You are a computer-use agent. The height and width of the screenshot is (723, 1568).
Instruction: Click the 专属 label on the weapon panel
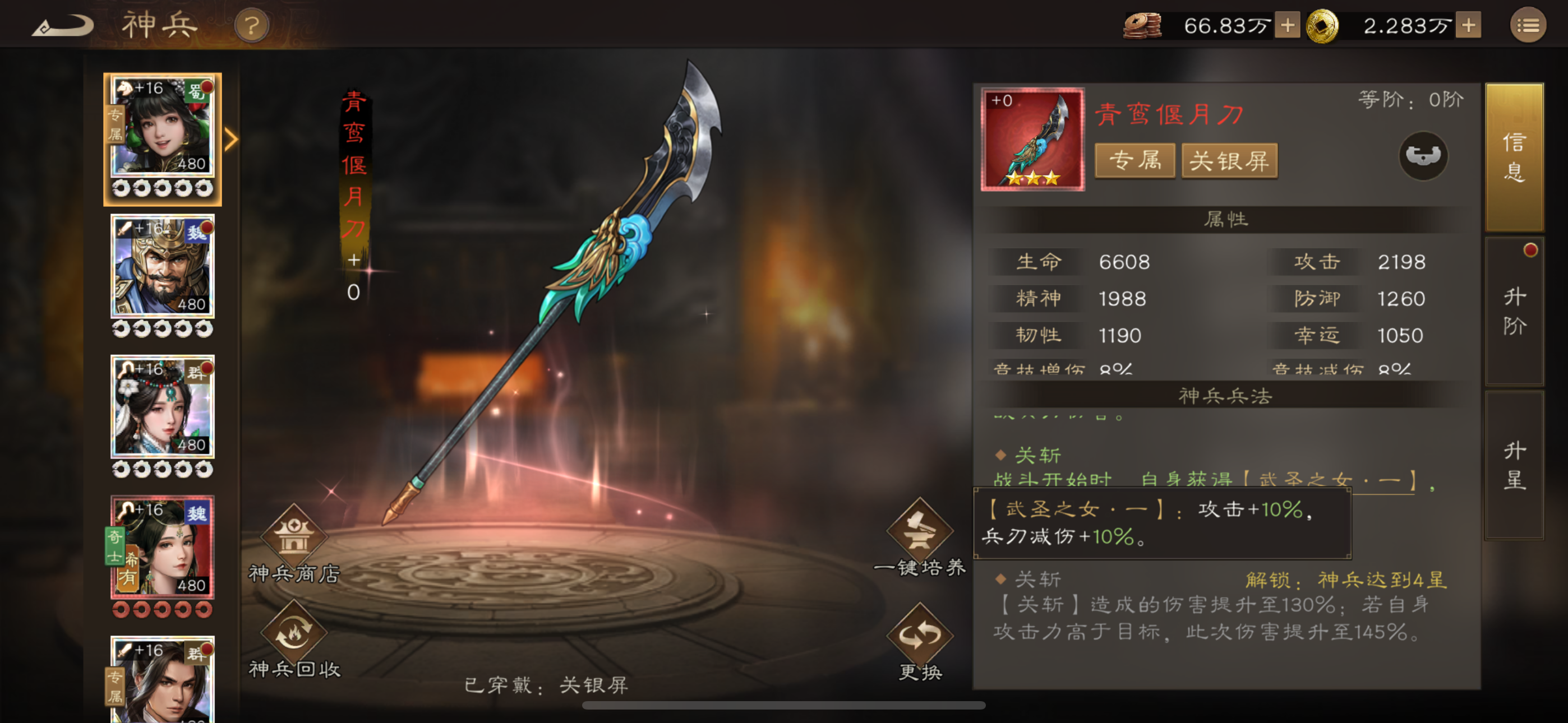coord(1135,160)
